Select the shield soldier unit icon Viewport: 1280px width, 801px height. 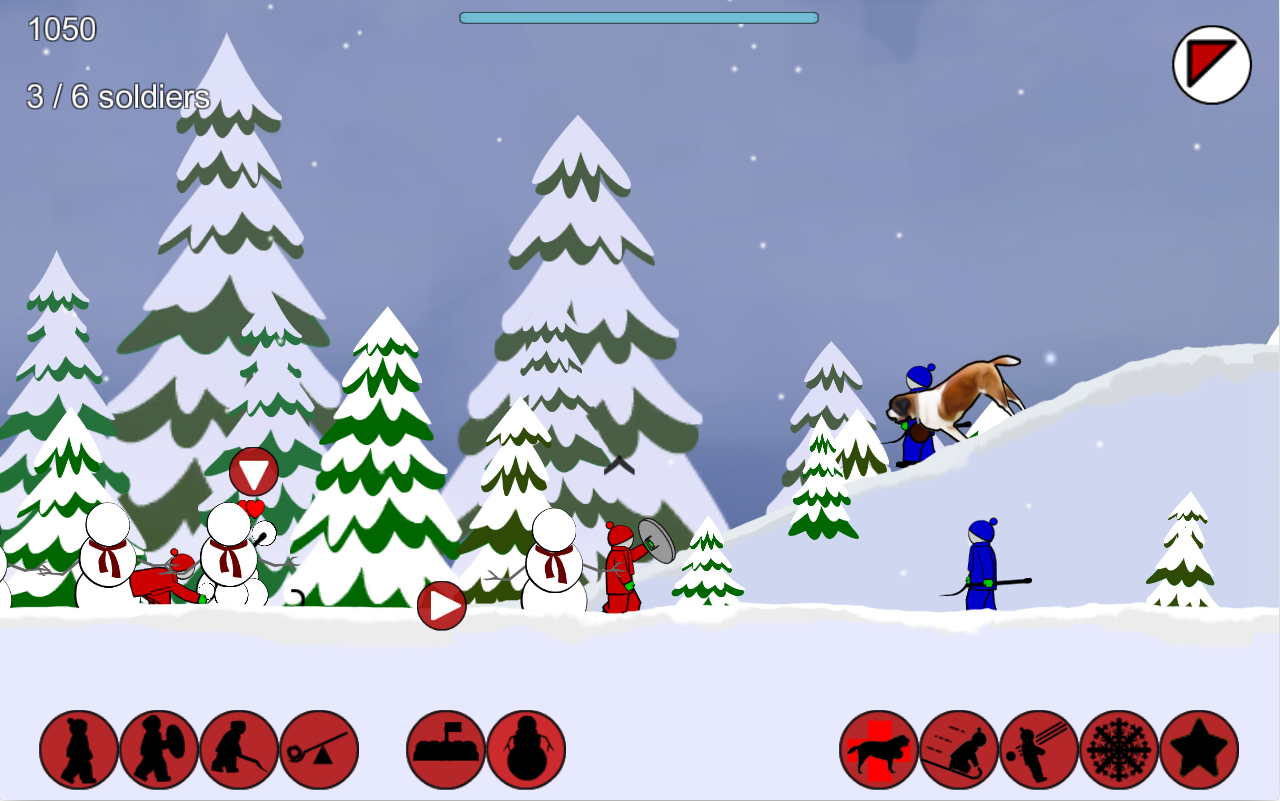click(157, 749)
